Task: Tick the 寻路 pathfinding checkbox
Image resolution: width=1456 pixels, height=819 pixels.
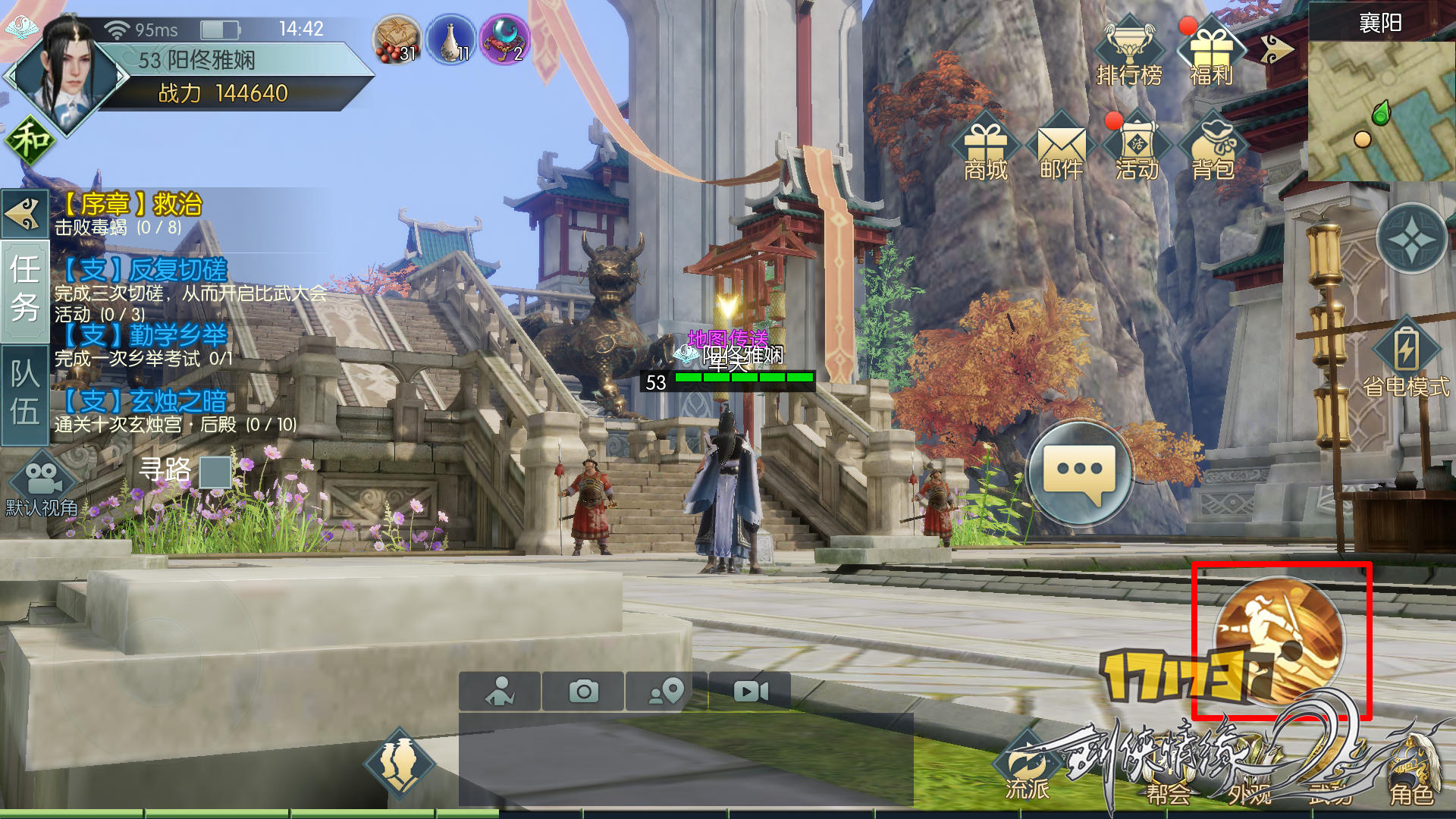Action: 215,472
